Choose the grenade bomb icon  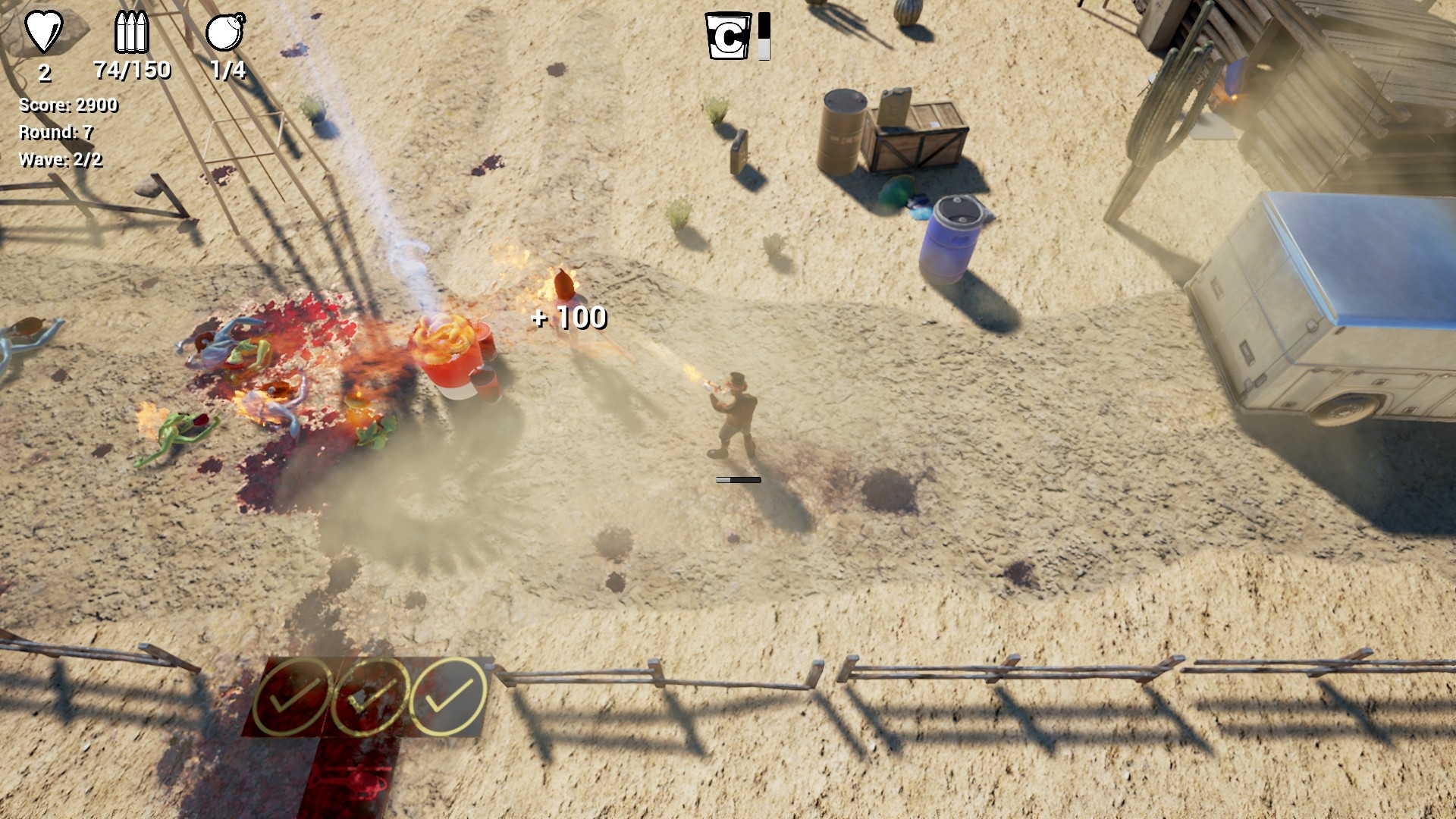tap(225, 32)
